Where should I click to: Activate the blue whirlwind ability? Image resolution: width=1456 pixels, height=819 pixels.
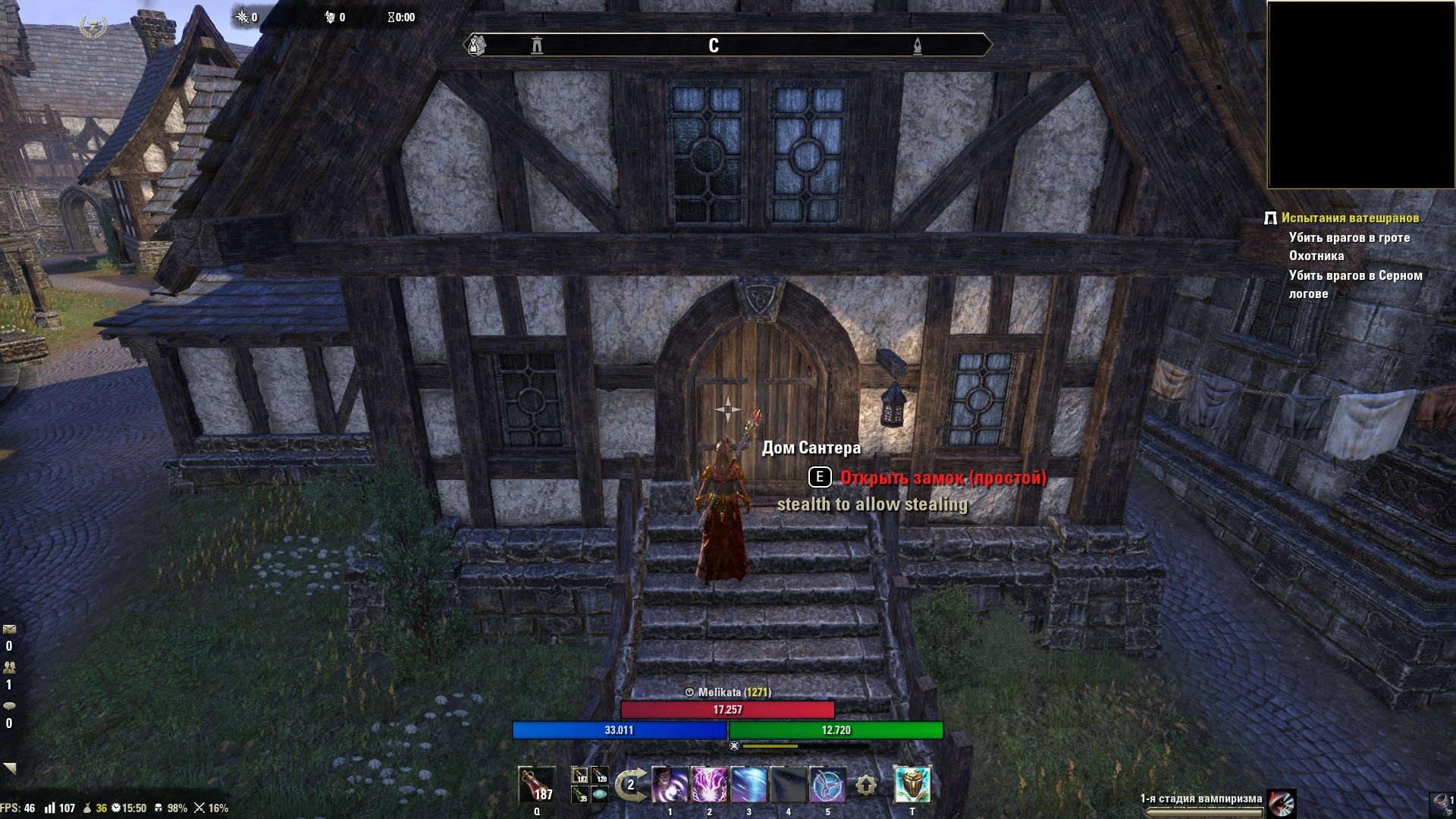[x=749, y=785]
